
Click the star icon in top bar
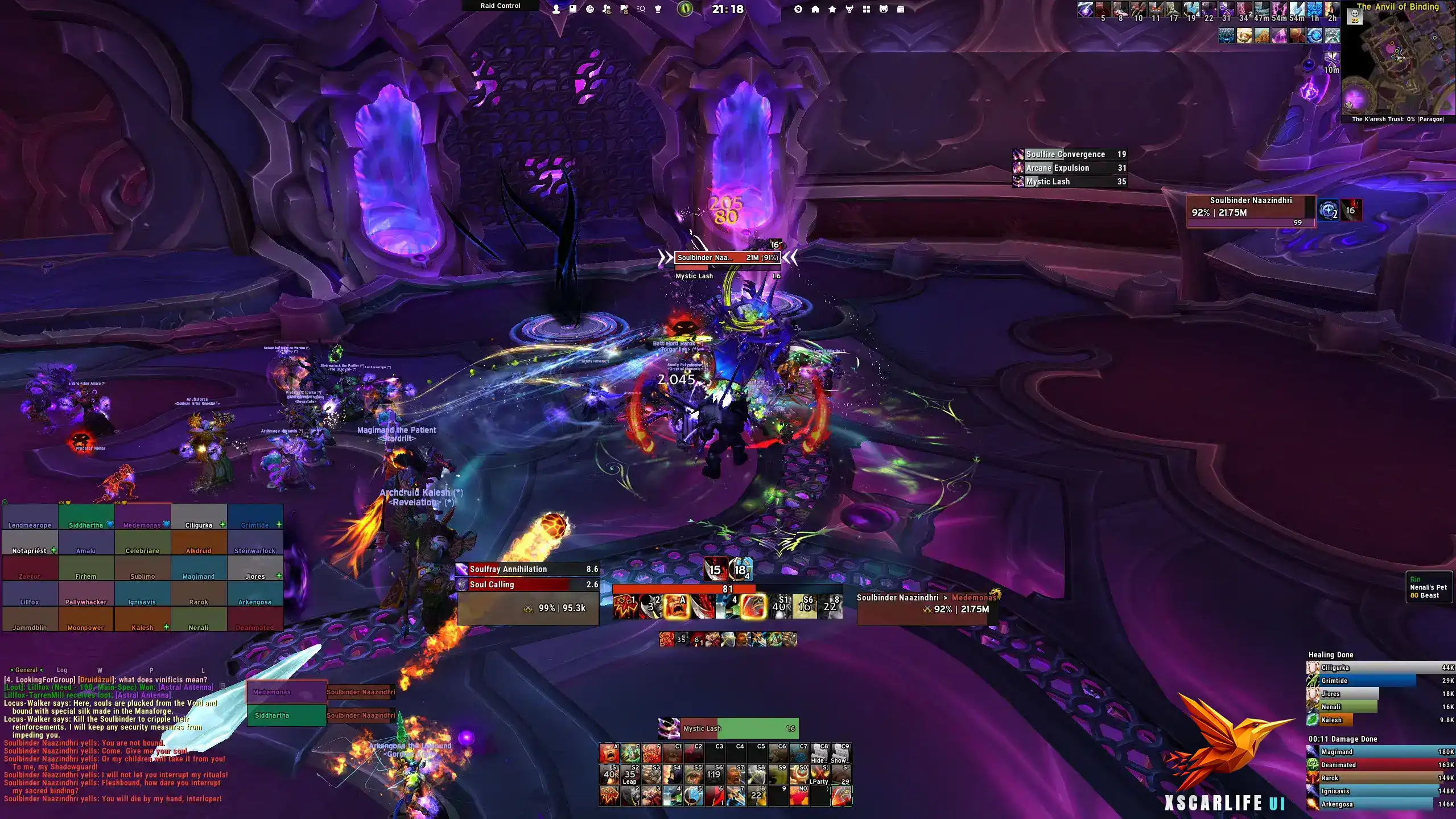click(832, 9)
